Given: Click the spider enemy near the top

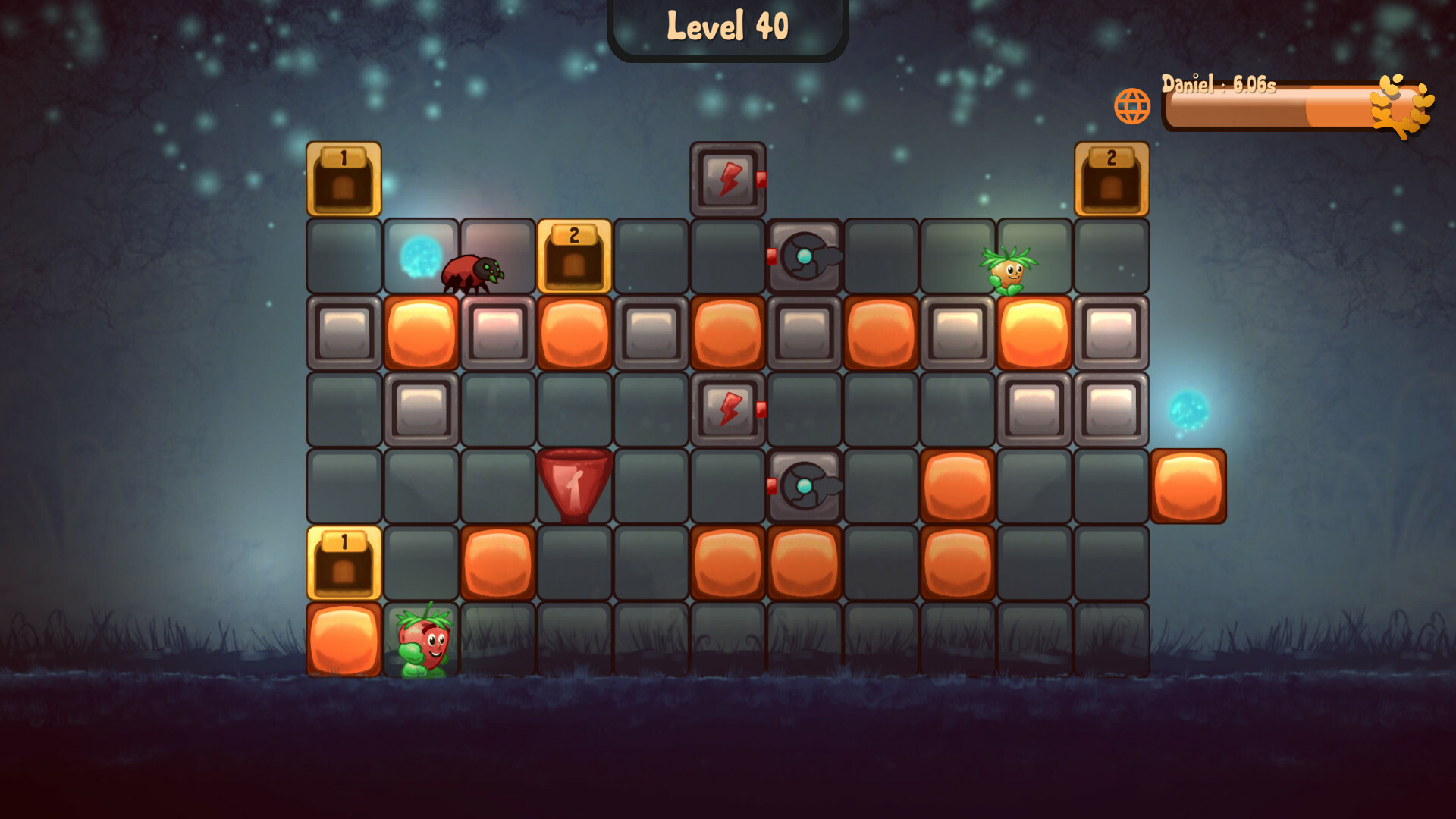Looking at the screenshot, I should tap(470, 273).
